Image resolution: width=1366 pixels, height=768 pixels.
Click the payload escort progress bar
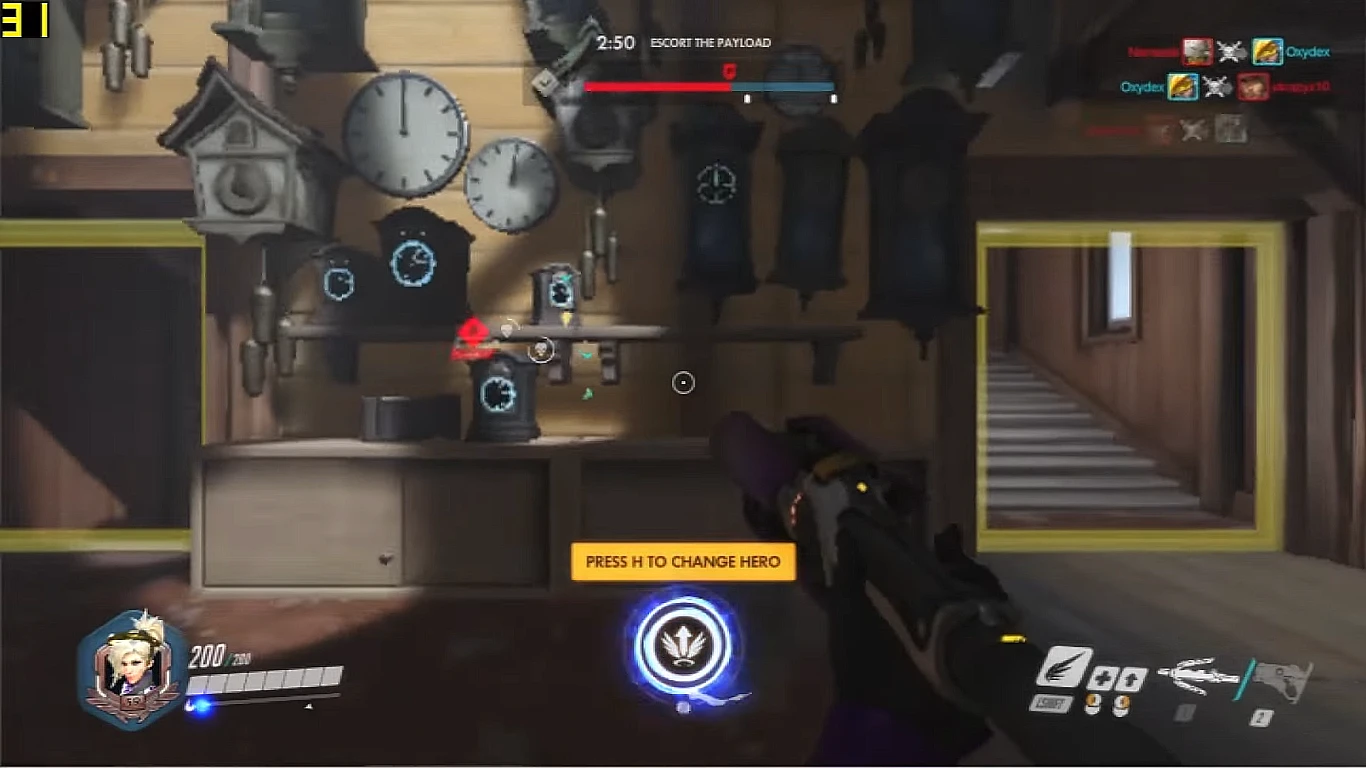[x=710, y=86]
